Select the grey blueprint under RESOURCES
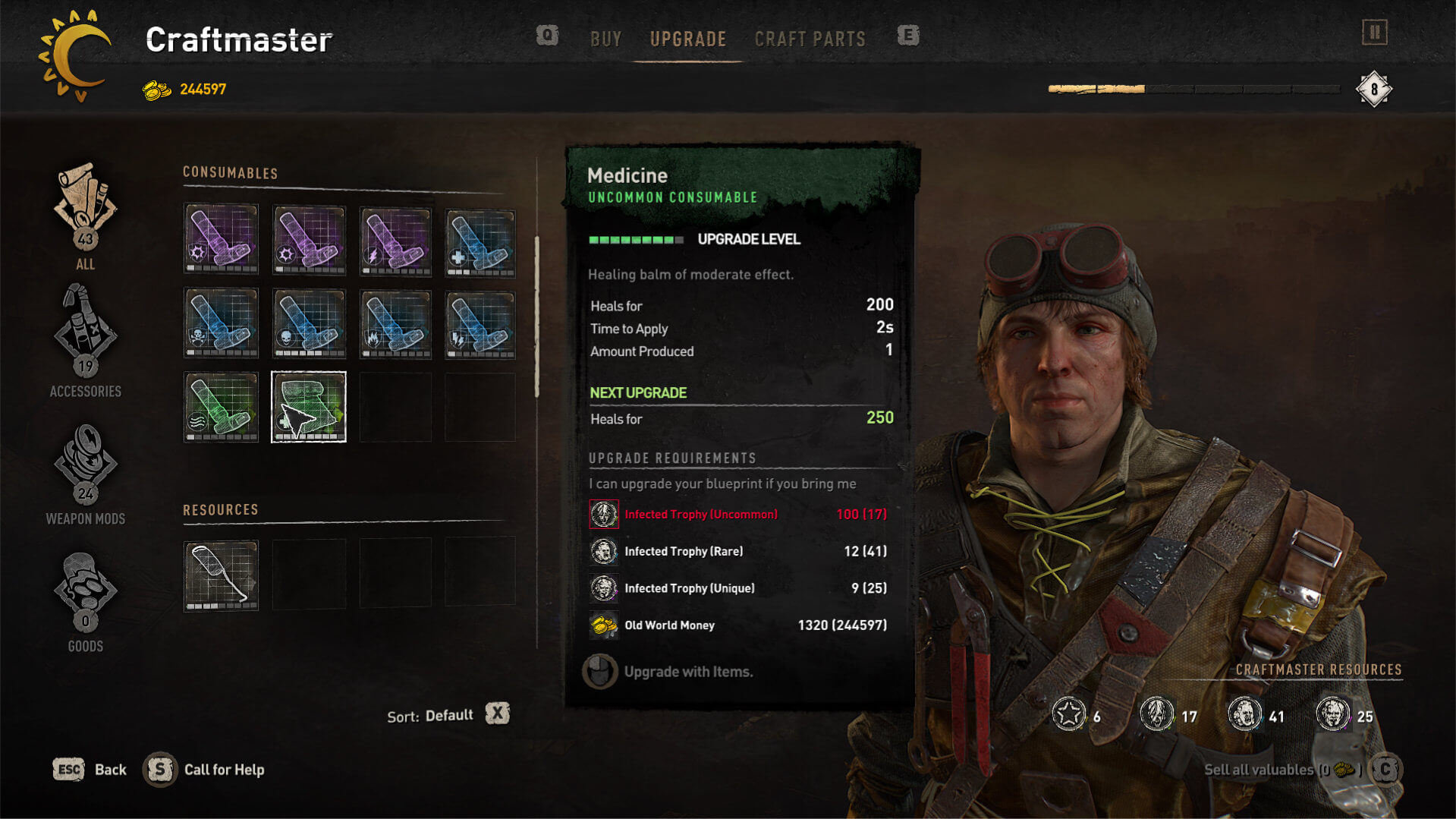Screen dimensions: 1456x819 click(x=221, y=575)
